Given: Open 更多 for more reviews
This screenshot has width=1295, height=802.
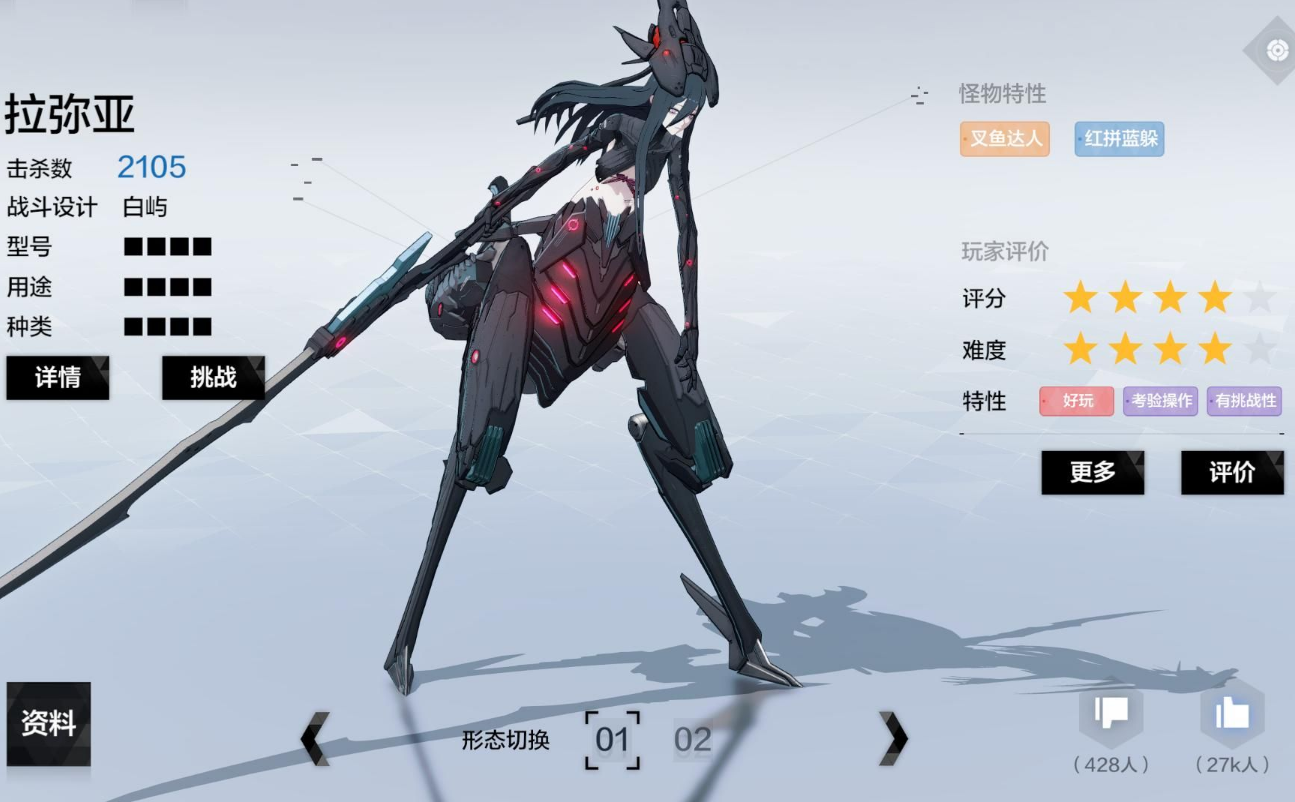Looking at the screenshot, I should point(1092,472).
